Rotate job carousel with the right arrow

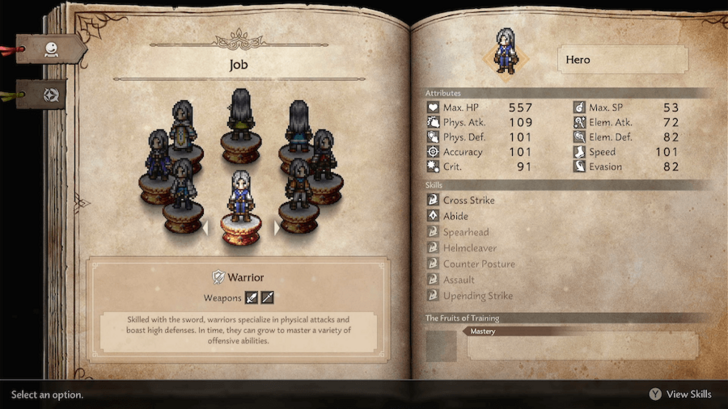277,228
